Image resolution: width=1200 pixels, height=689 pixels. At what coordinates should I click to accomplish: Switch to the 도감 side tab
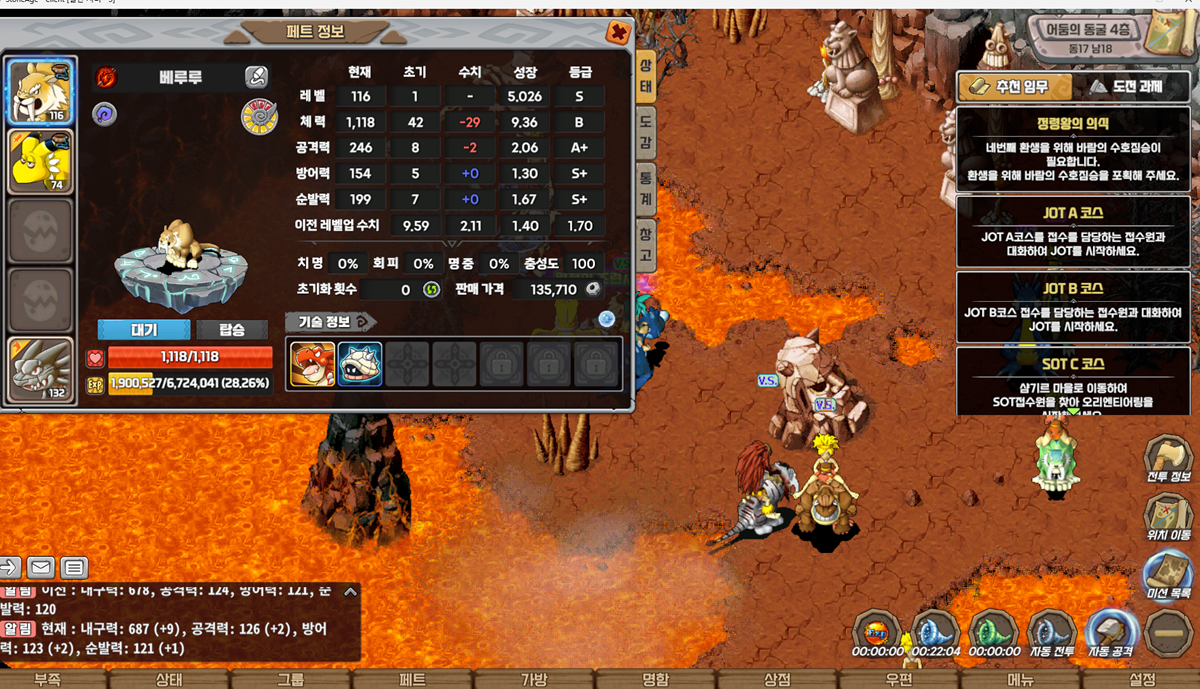(x=645, y=131)
